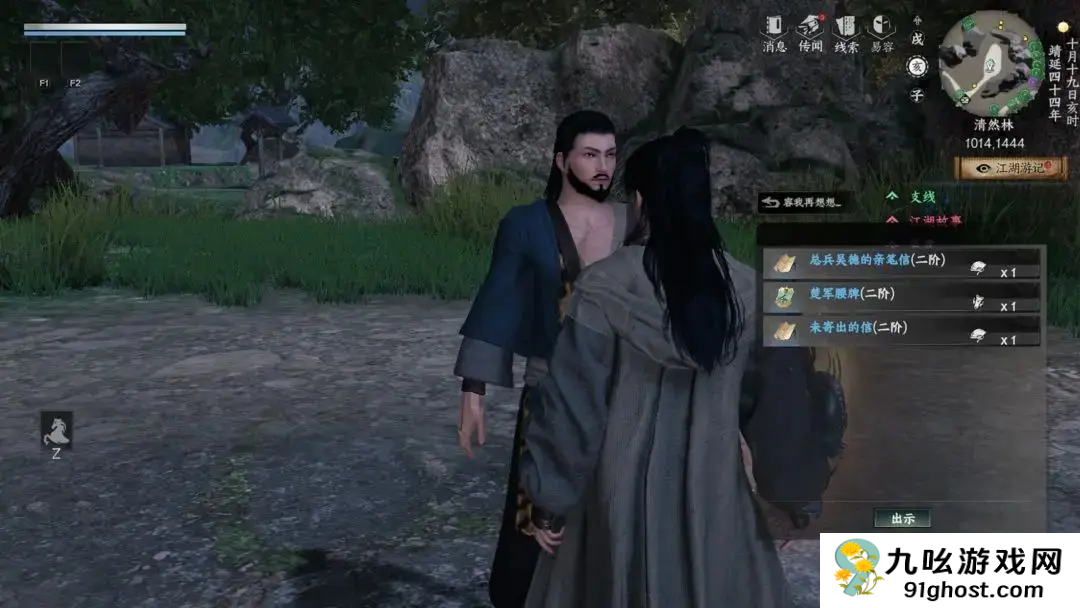Open the circular minimap
1080x608 pixels.
click(x=991, y=62)
